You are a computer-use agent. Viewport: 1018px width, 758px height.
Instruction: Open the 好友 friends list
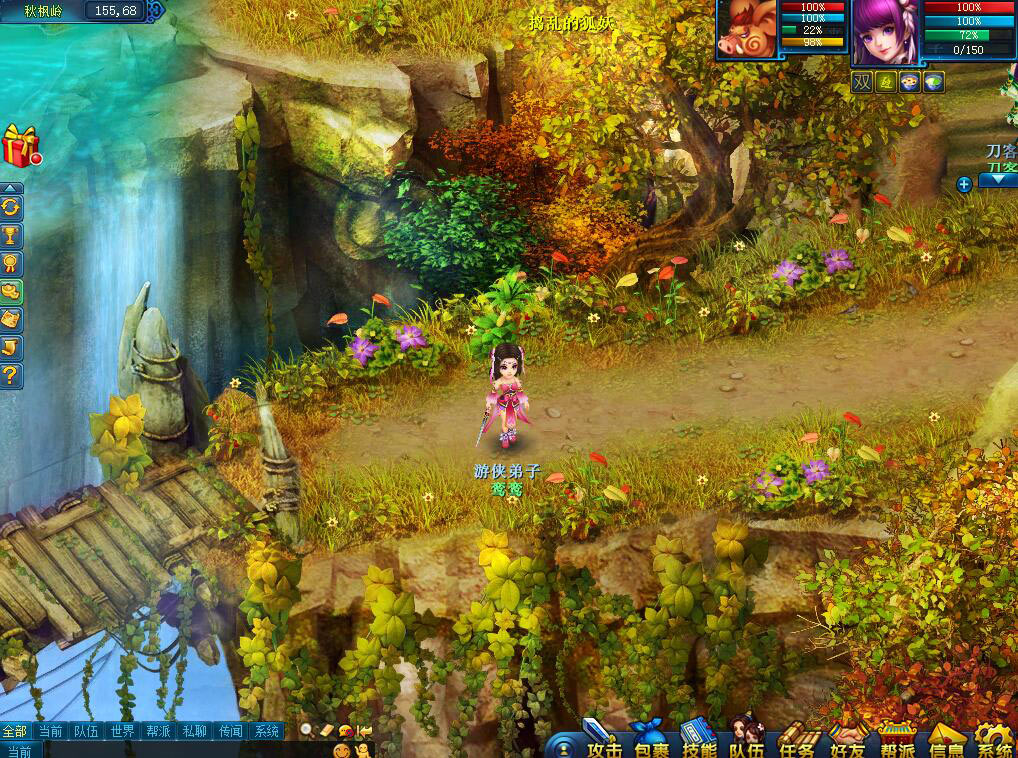pos(847,741)
